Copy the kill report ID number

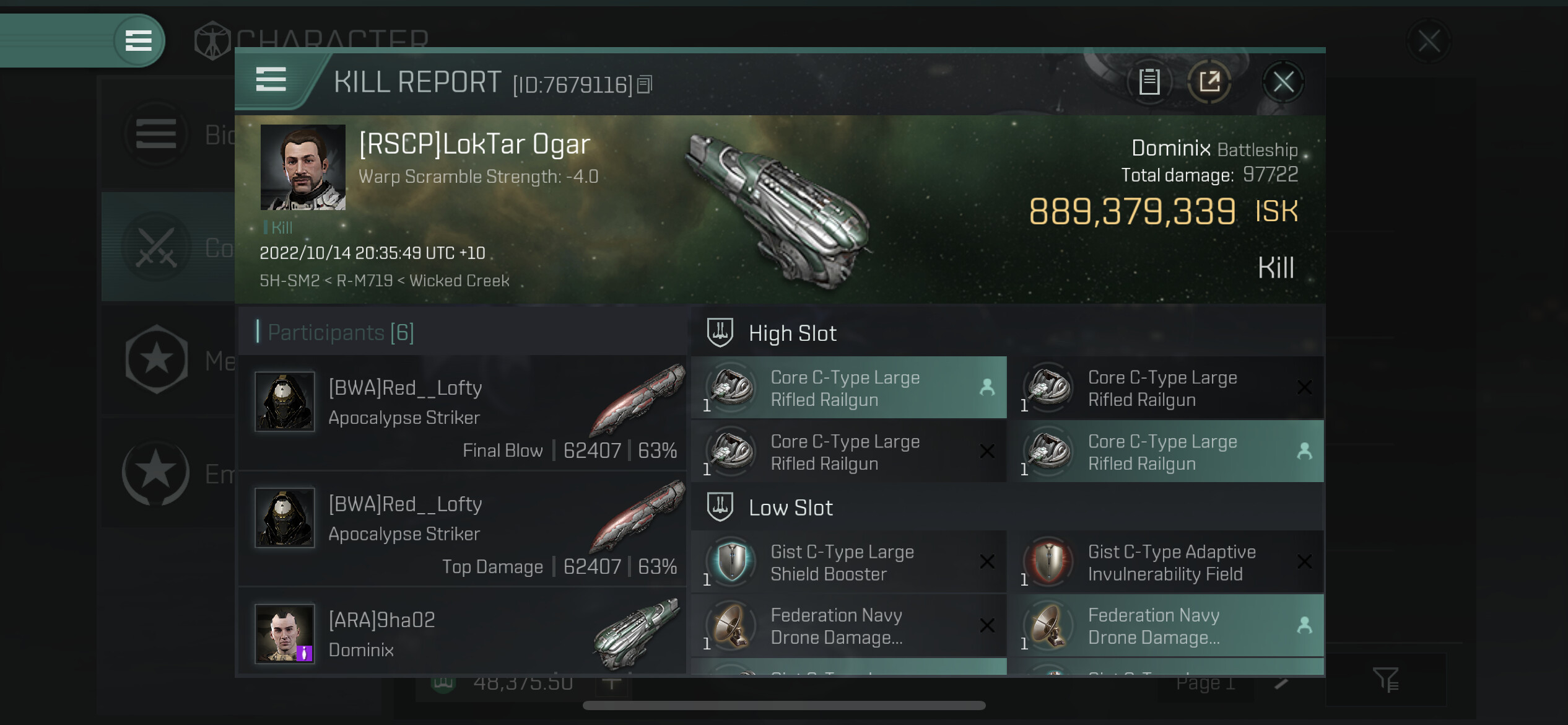pyautogui.click(x=645, y=84)
